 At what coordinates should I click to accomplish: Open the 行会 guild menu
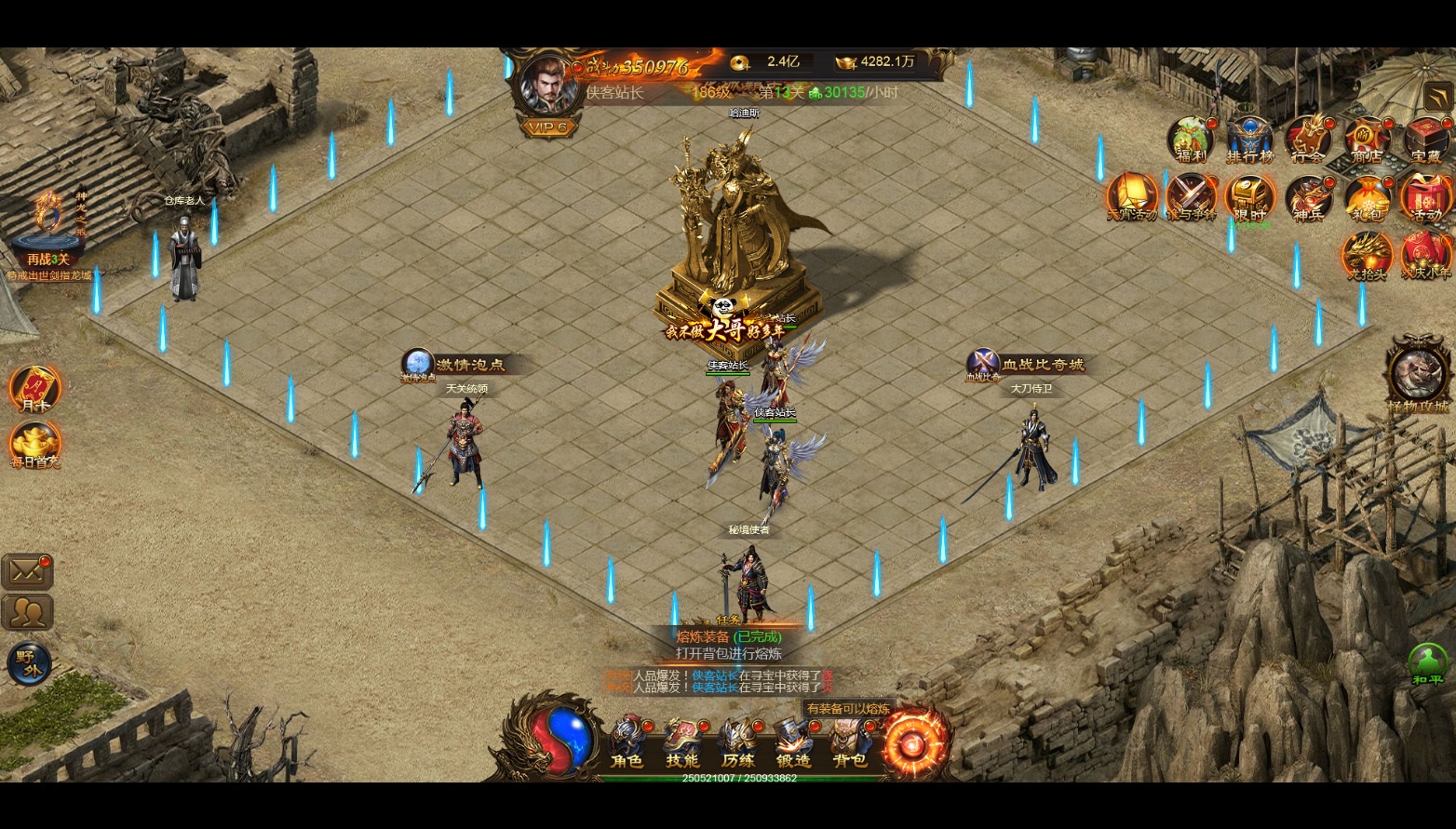pyautogui.click(x=1308, y=140)
